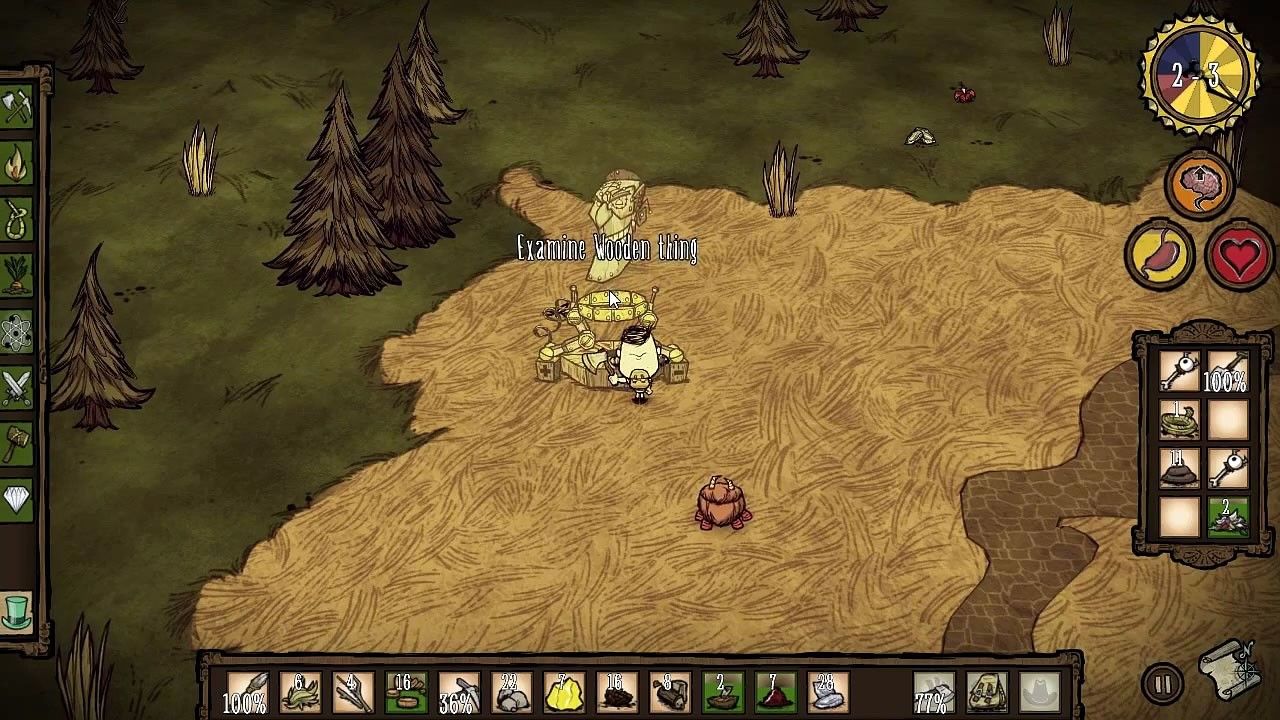Select the gold nugget inventory slot
The width and height of the screenshot is (1280, 720).
563,692
